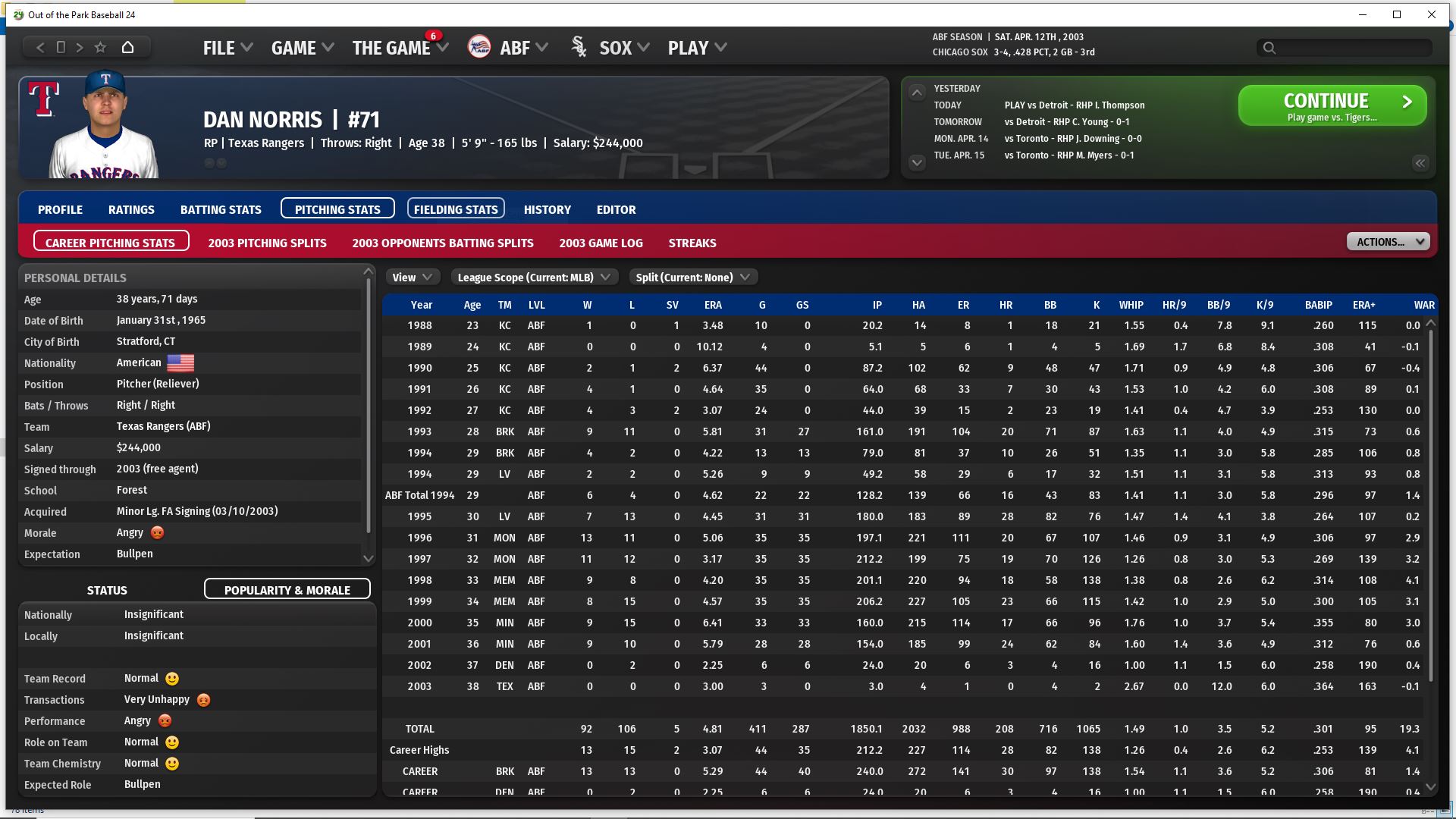Open the 2003 Game Log
Viewport: 1456px width, 819px height.
coord(601,243)
